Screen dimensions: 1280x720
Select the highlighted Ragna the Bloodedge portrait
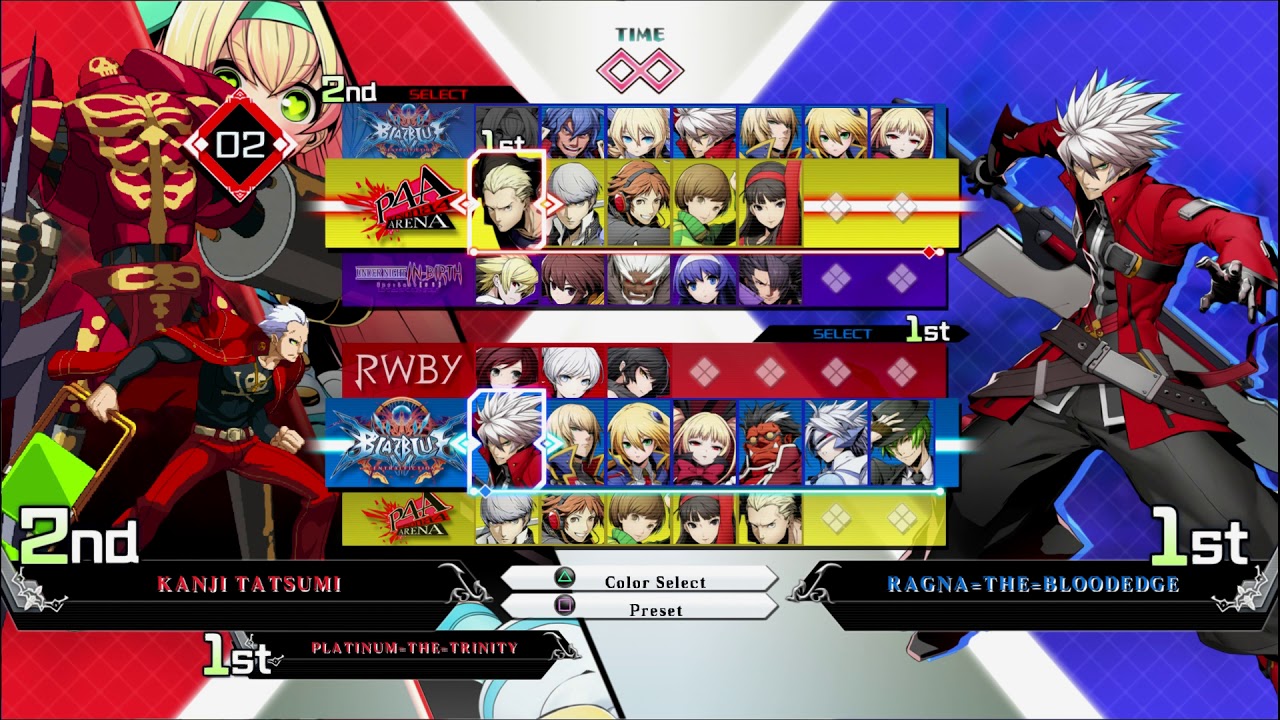point(506,442)
